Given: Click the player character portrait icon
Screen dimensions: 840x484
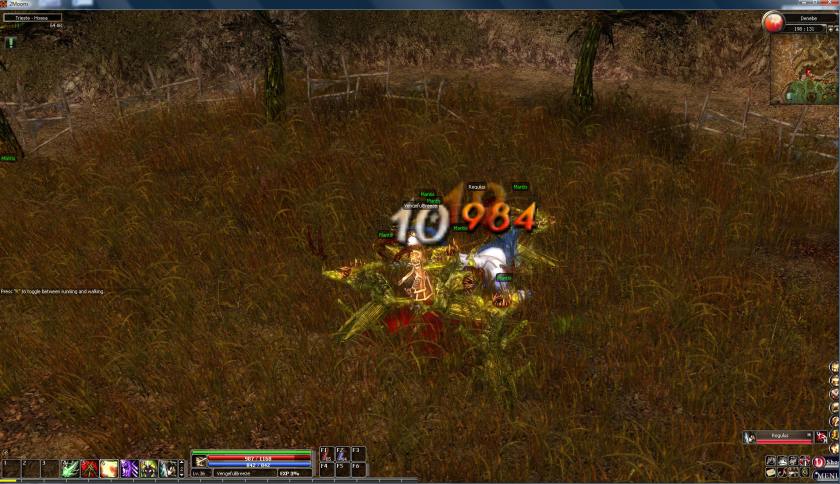Looking at the screenshot, I should coord(201,462).
